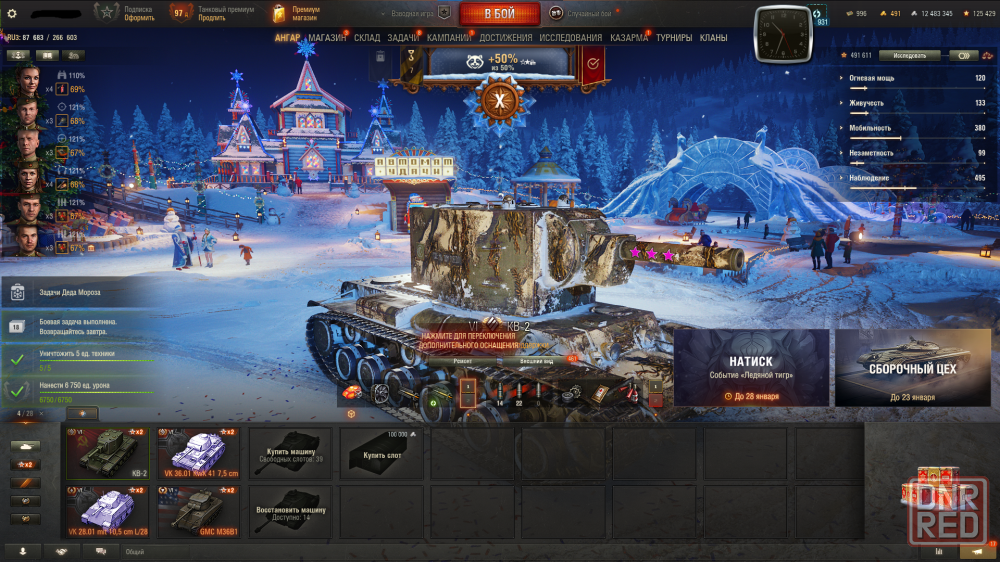Switch to the СКЛАД tab

coord(367,38)
